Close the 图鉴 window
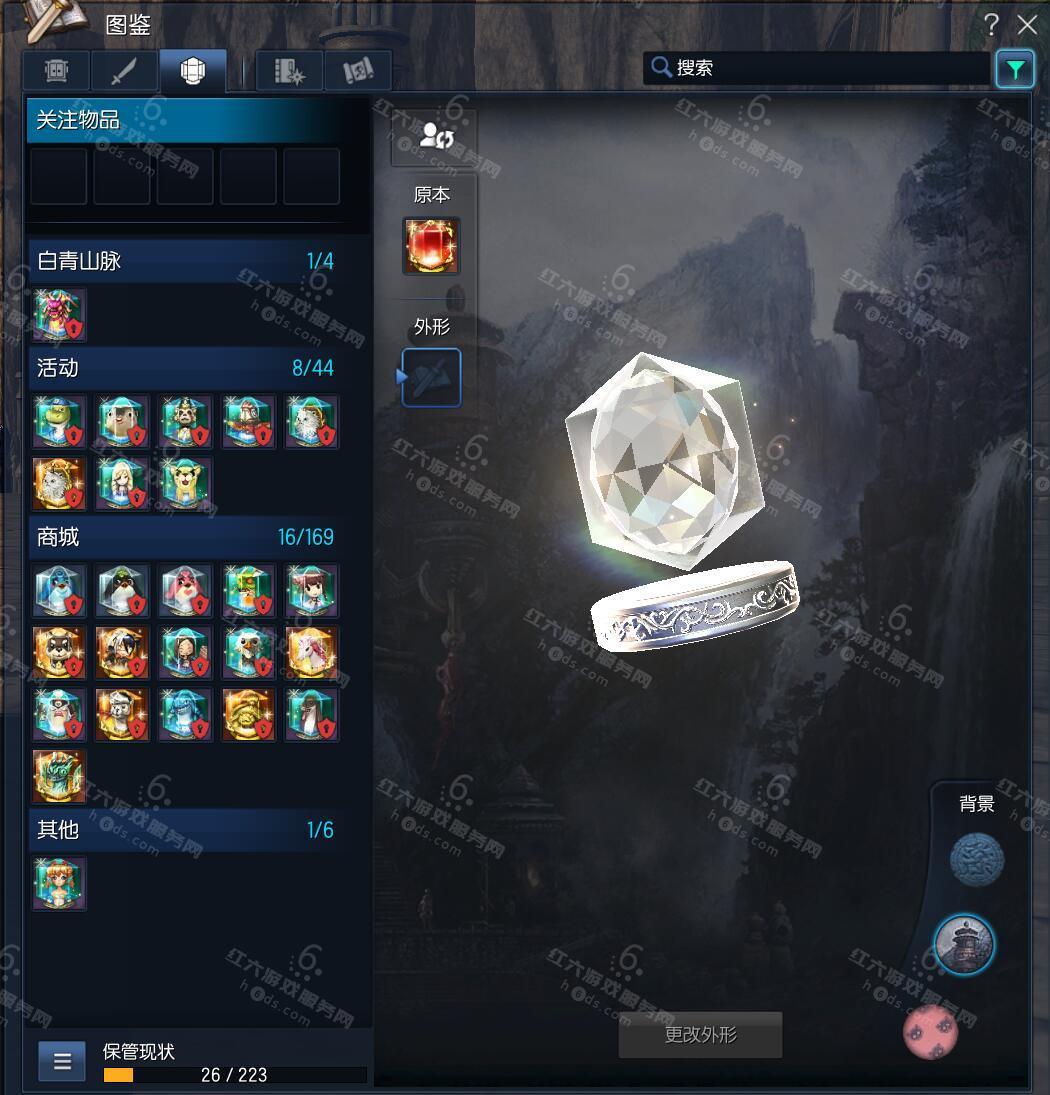1050x1095 pixels. point(1027,25)
